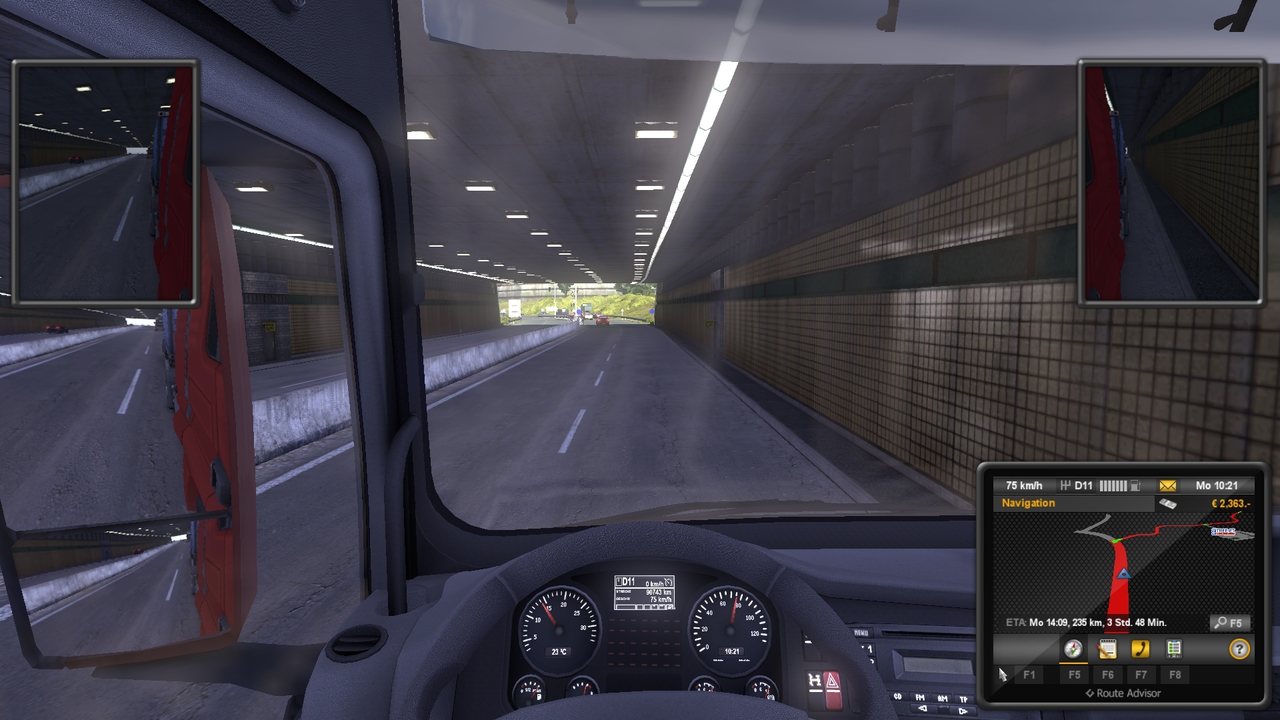Switch to the F8 tab
The height and width of the screenshot is (720, 1280).
click(1174, 674)
